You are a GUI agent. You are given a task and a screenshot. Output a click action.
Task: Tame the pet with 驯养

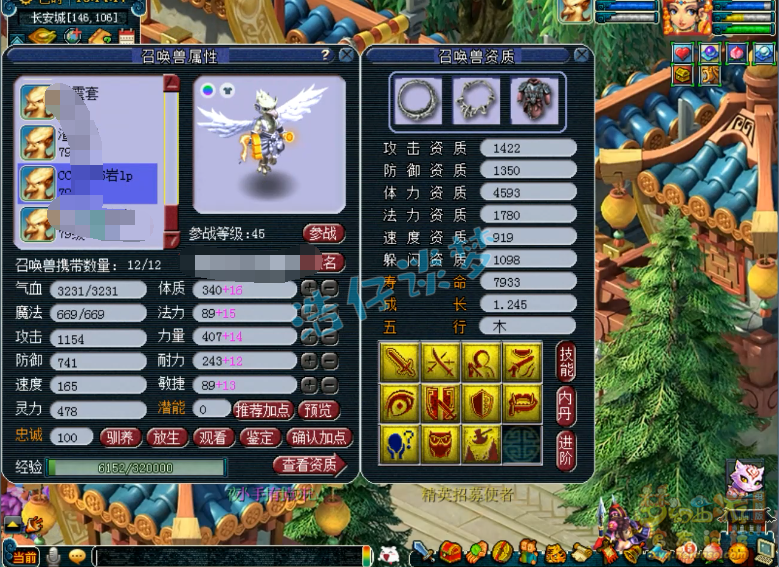120,437
